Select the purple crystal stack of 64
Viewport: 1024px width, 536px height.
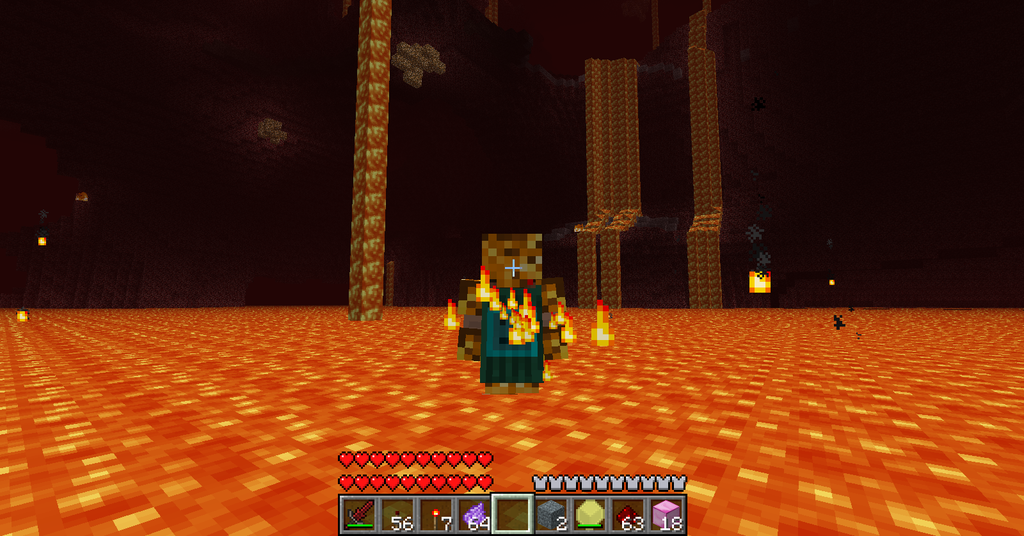tap(474, 515)
